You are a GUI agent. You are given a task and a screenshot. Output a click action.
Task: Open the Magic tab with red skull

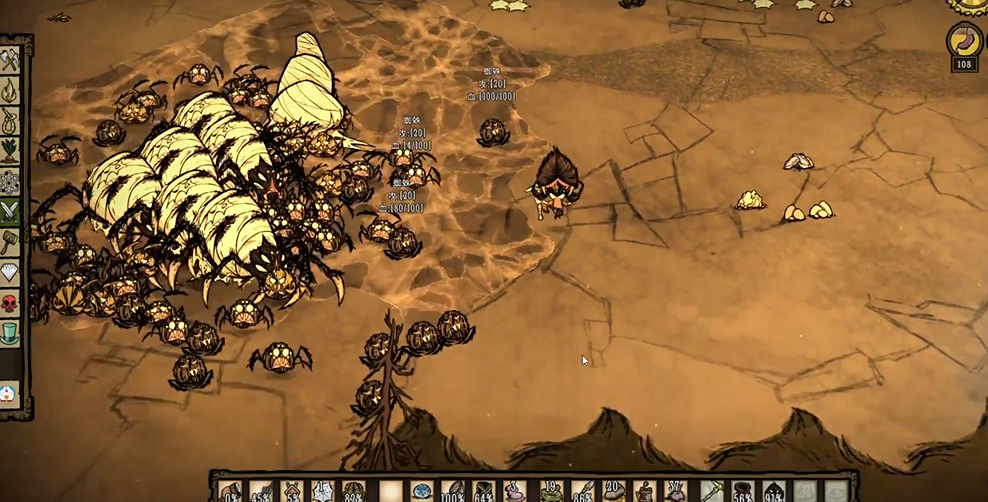[10, 302]
